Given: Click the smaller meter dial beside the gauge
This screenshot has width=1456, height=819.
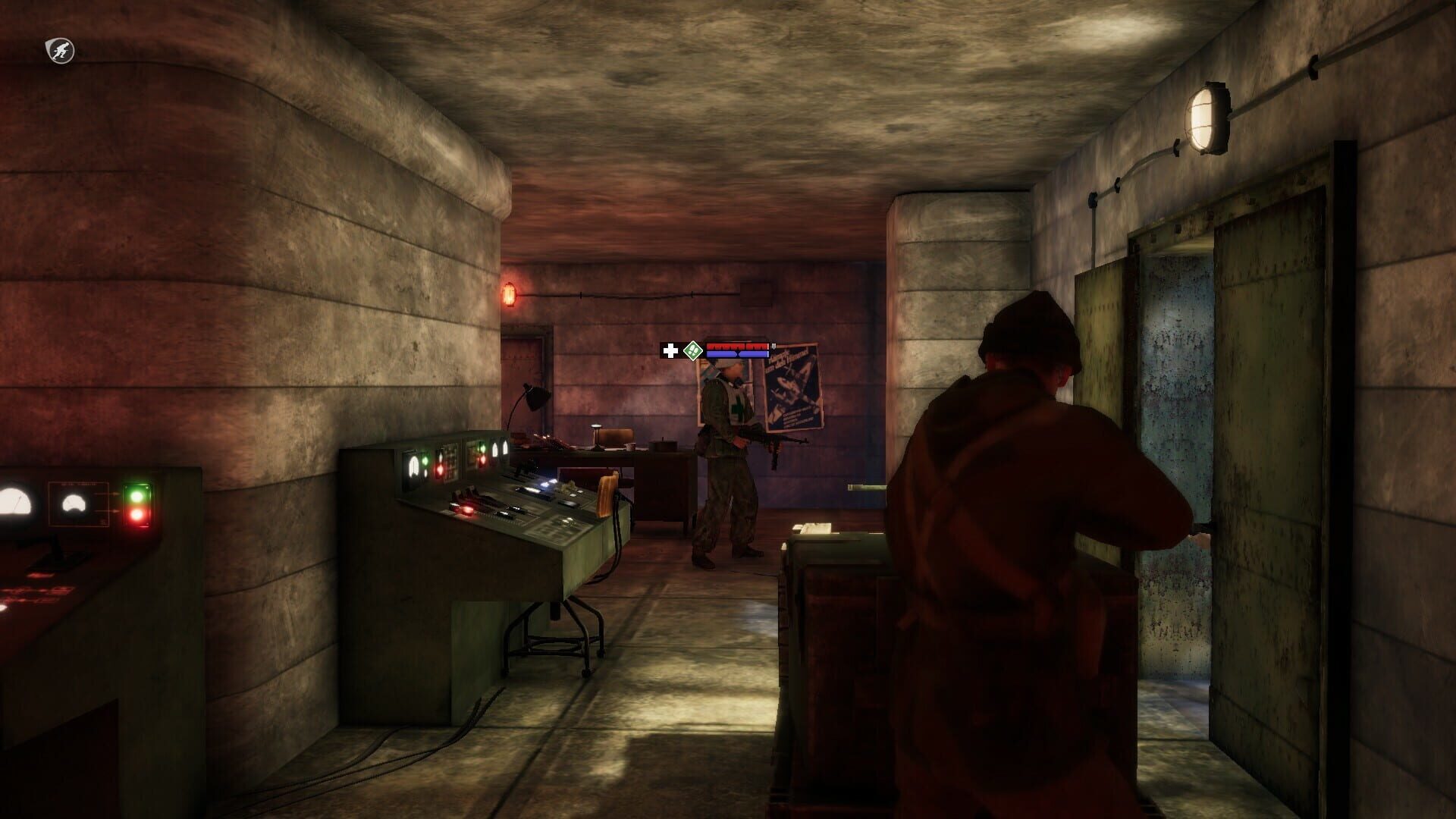Looking at the screenshot, I should (73, 502).
